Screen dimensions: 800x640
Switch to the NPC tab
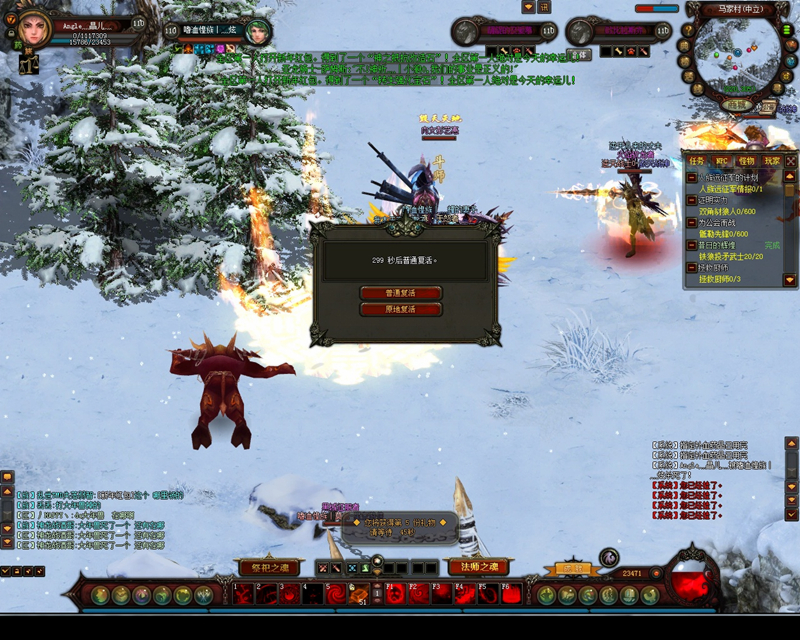point(721,161)
